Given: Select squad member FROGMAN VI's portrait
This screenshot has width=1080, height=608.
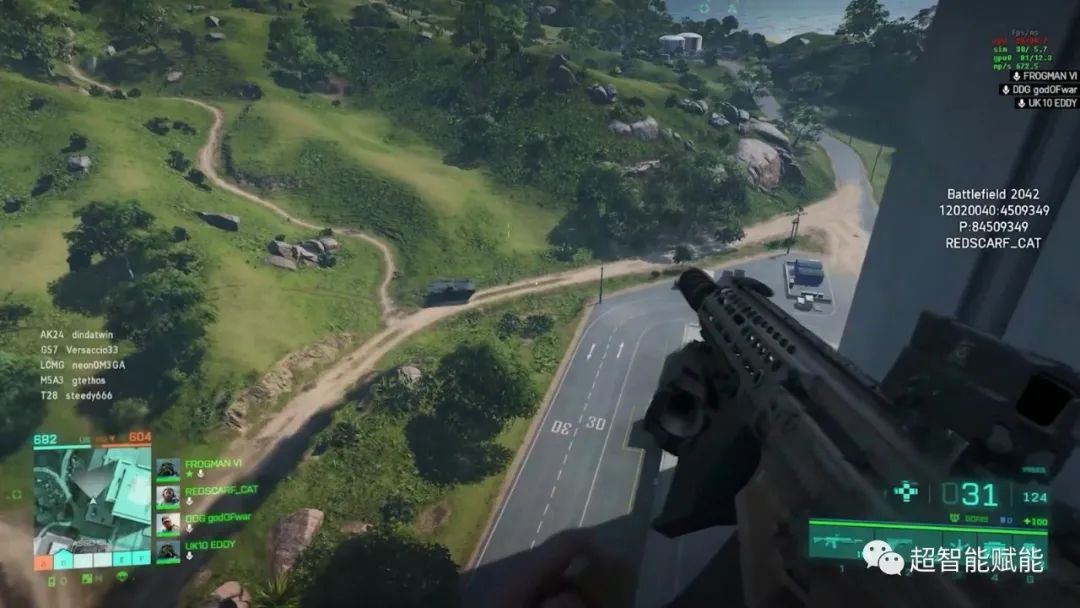Looking at the screenshot, I should [168, 469].
